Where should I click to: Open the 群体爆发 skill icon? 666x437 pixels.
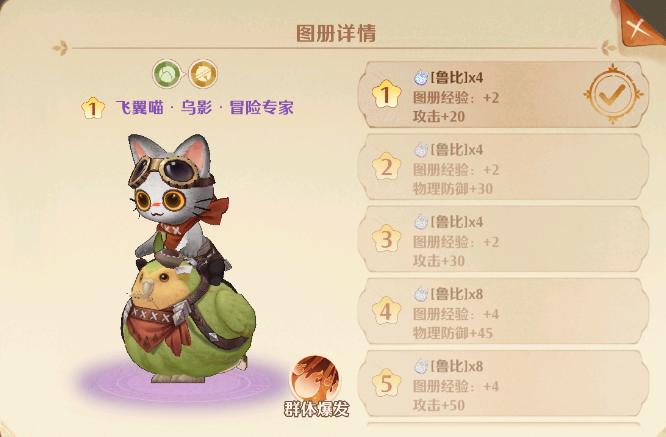(x=315, y=381)
